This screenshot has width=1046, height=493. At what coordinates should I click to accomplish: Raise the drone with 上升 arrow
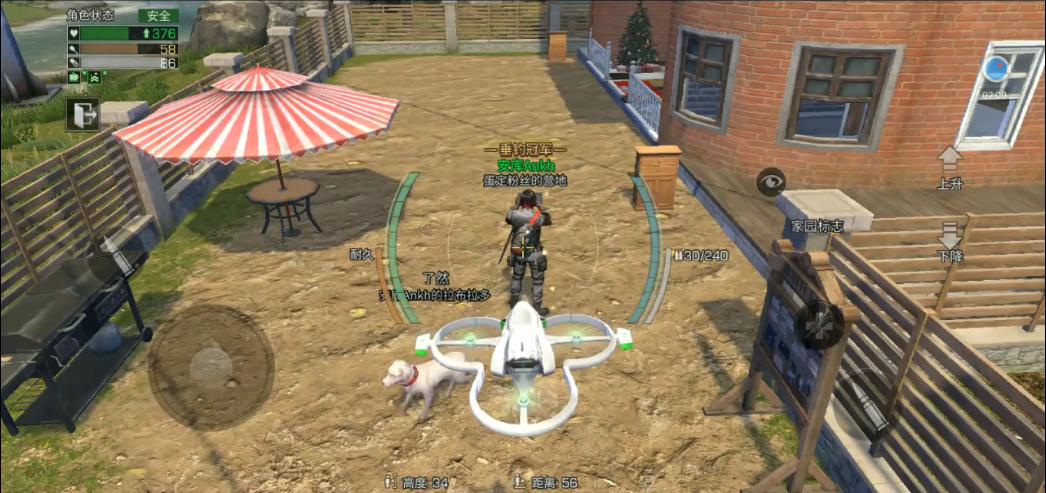[x=949, y=159]
